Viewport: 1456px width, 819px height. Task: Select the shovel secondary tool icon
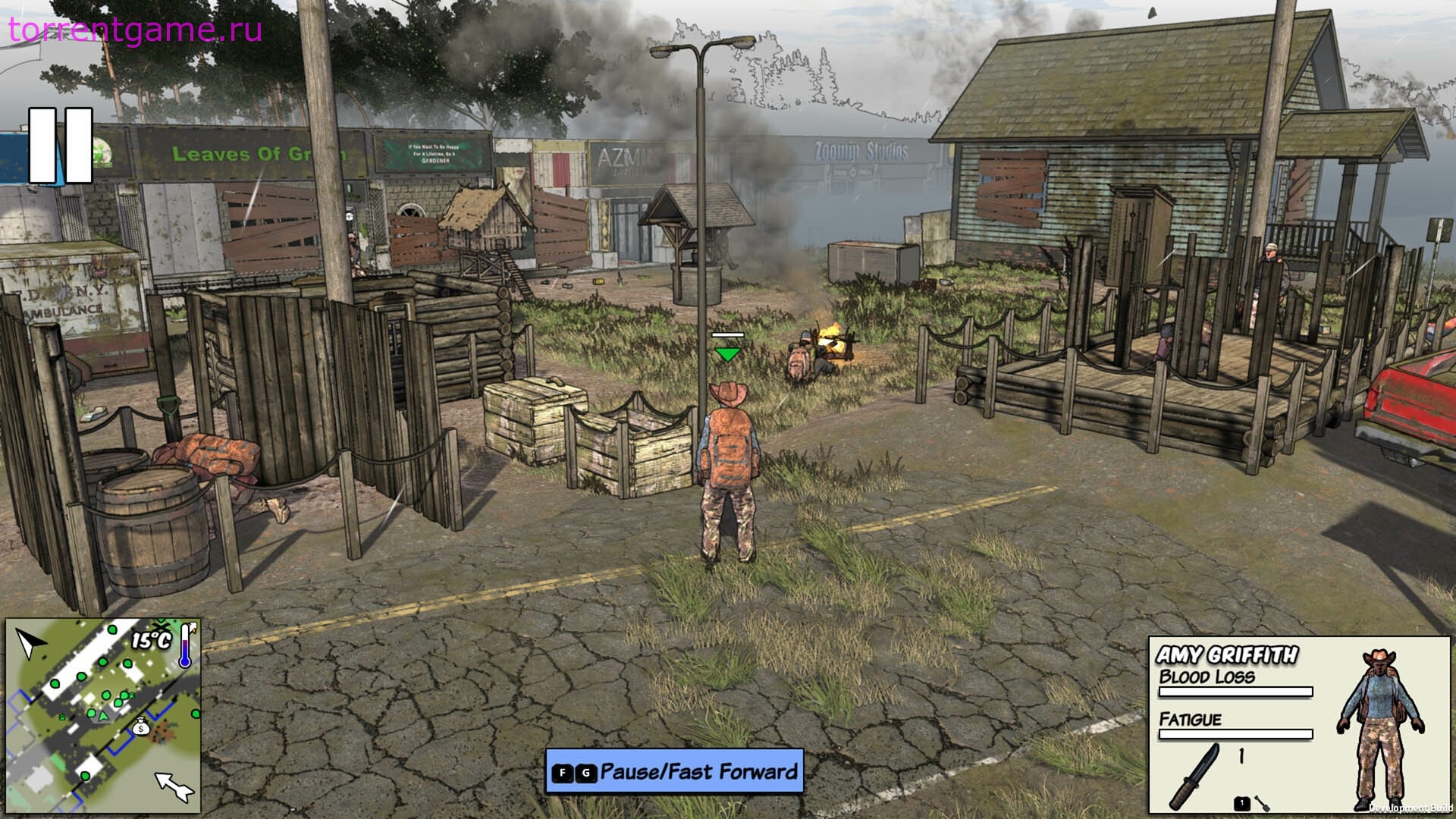pyautogui.click(x=1261, y=803)
